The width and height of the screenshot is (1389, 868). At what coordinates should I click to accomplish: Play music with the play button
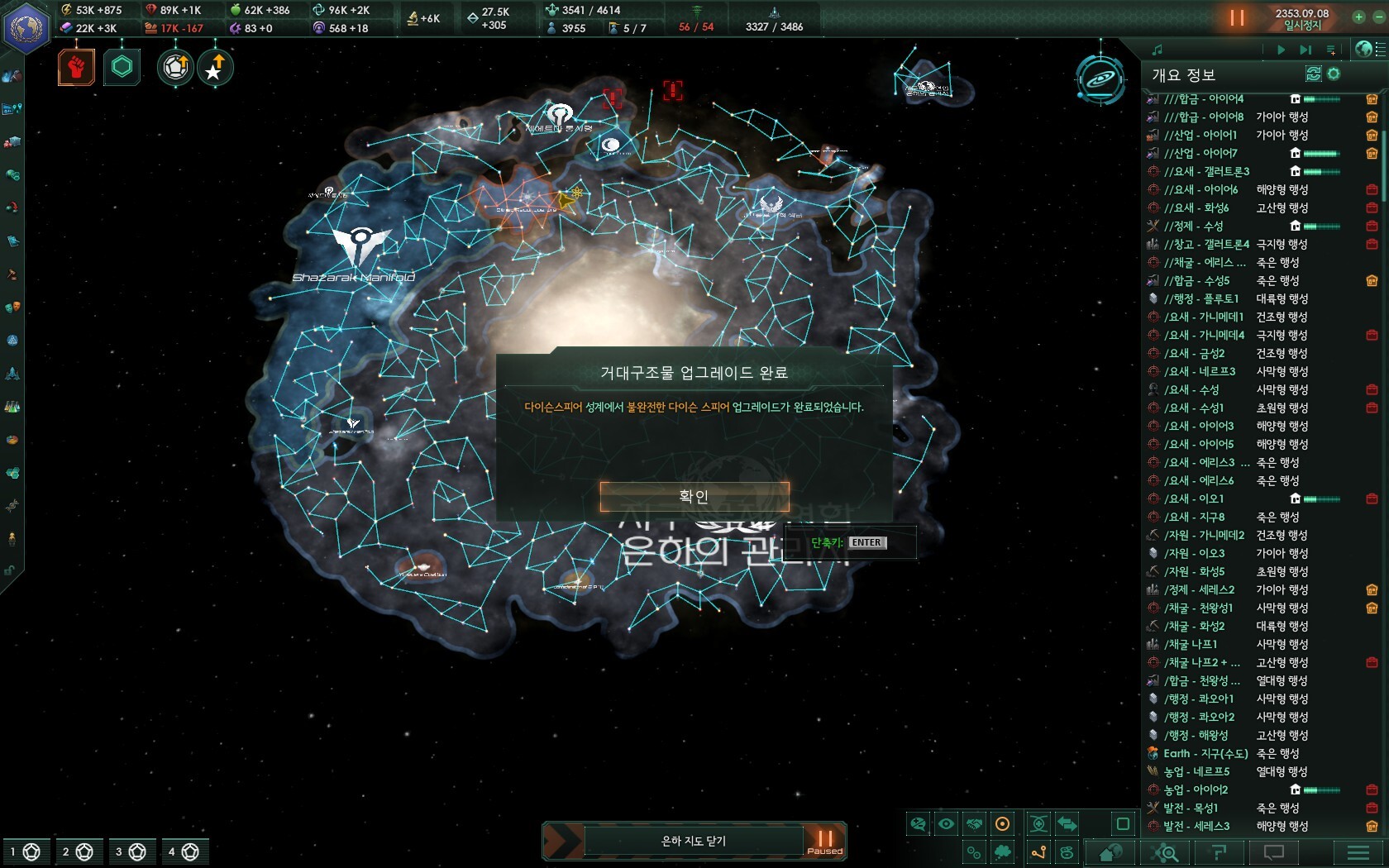[x=1281, y=50]
